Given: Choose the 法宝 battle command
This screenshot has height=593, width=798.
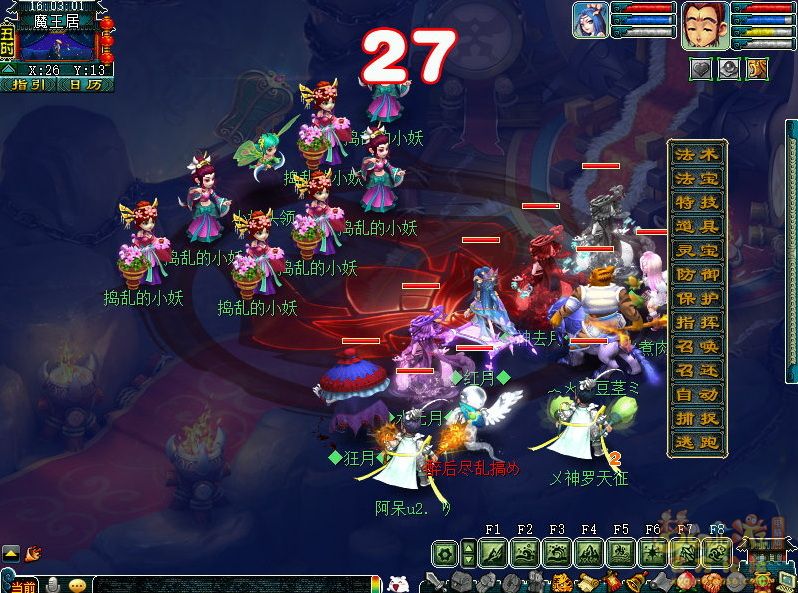Looking at the screenshot, I should pyautogui.click(x=696, y=179).
